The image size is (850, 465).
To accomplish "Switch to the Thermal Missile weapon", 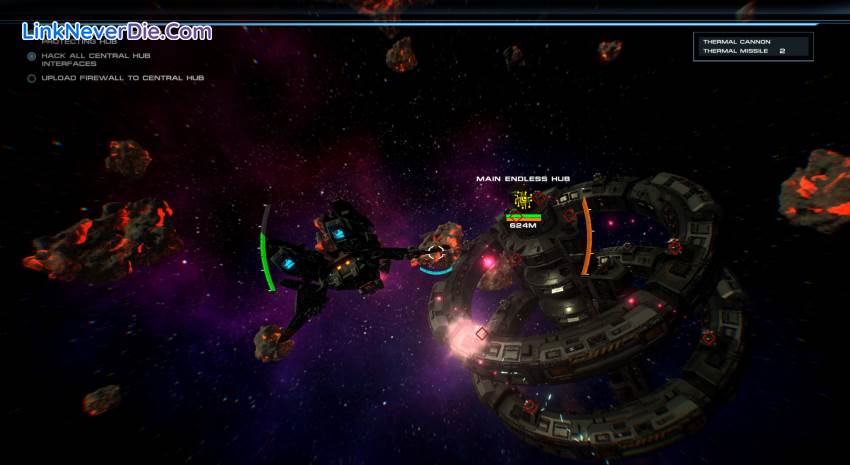I will pyautogui.click(x=738, y=50).
